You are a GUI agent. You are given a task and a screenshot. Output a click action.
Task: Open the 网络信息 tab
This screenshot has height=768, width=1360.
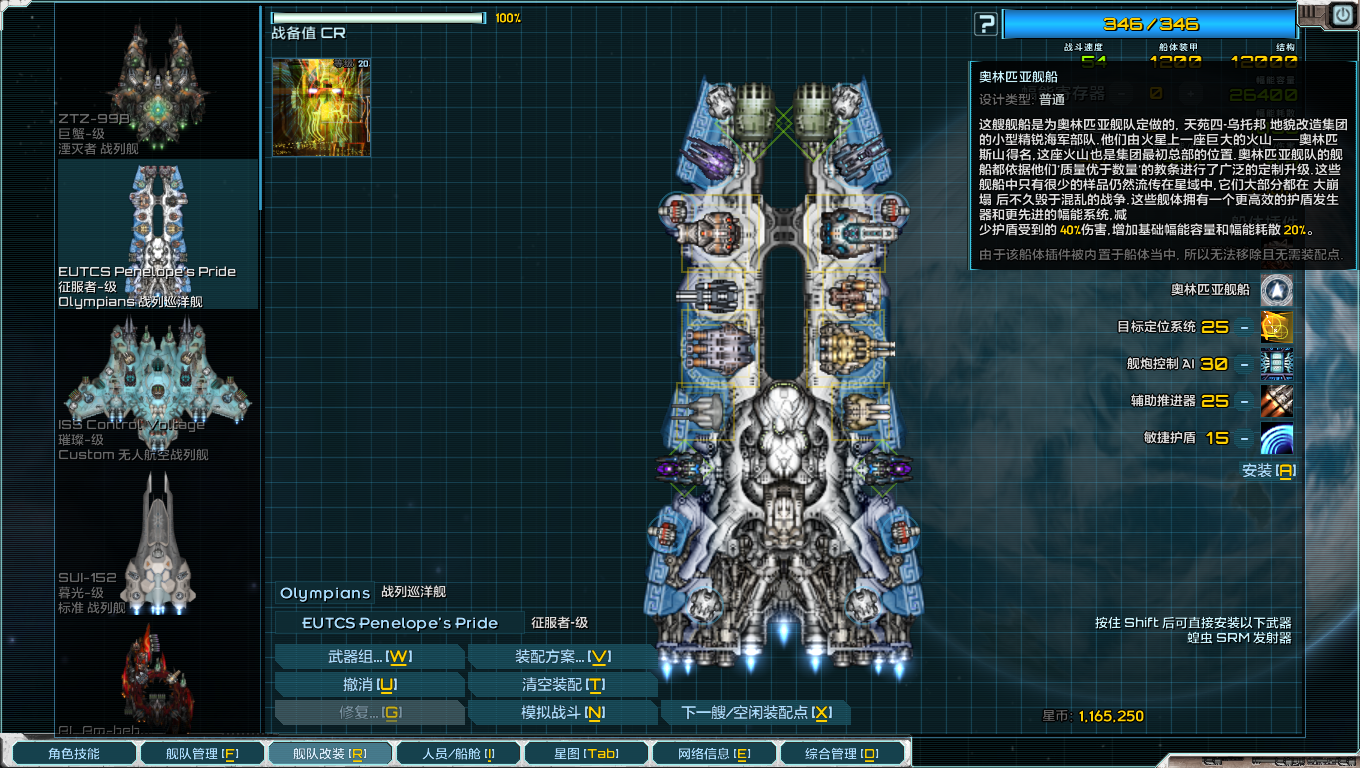(714, 752)
